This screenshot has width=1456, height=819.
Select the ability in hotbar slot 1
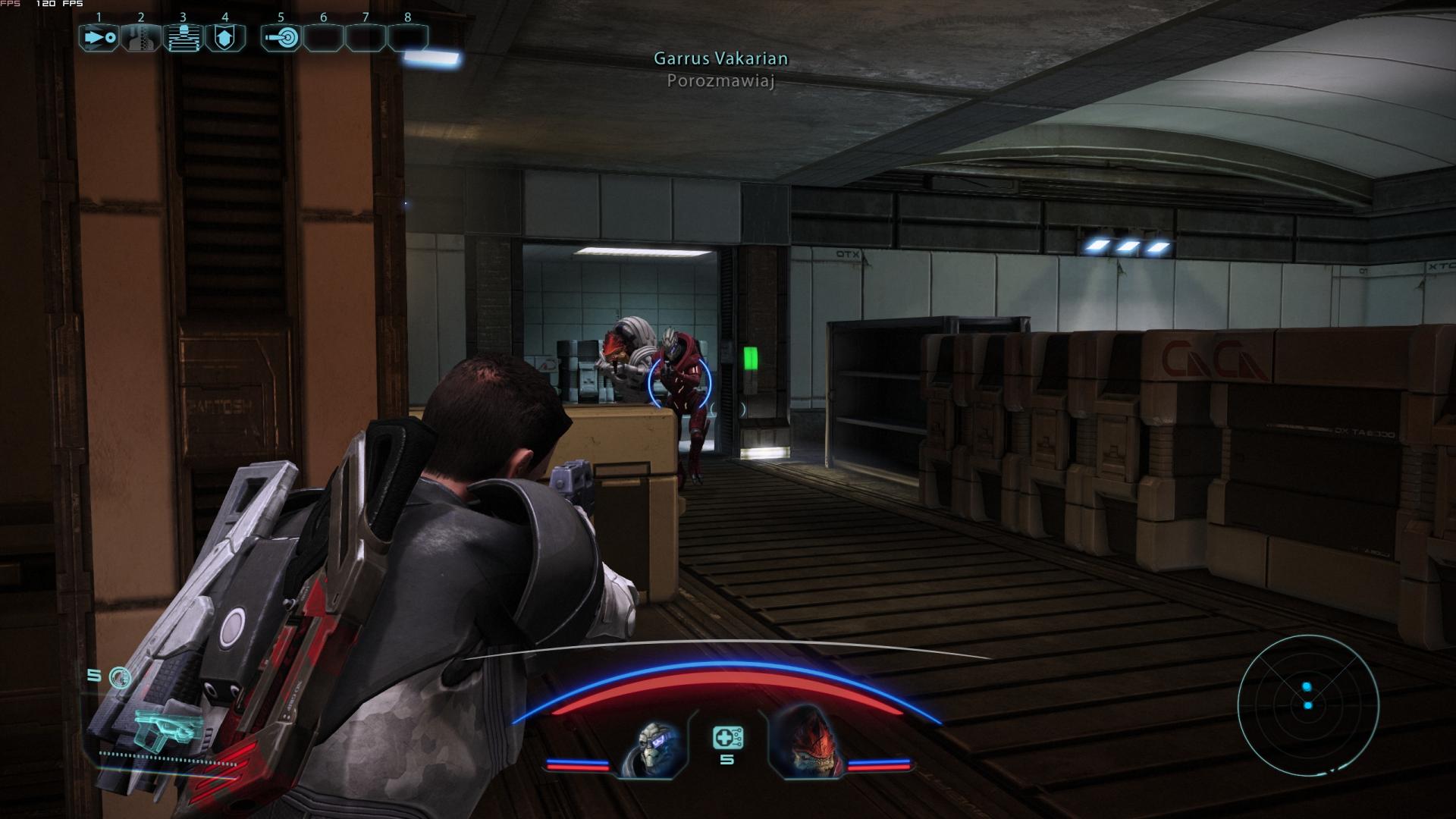(x=99, y=34)
